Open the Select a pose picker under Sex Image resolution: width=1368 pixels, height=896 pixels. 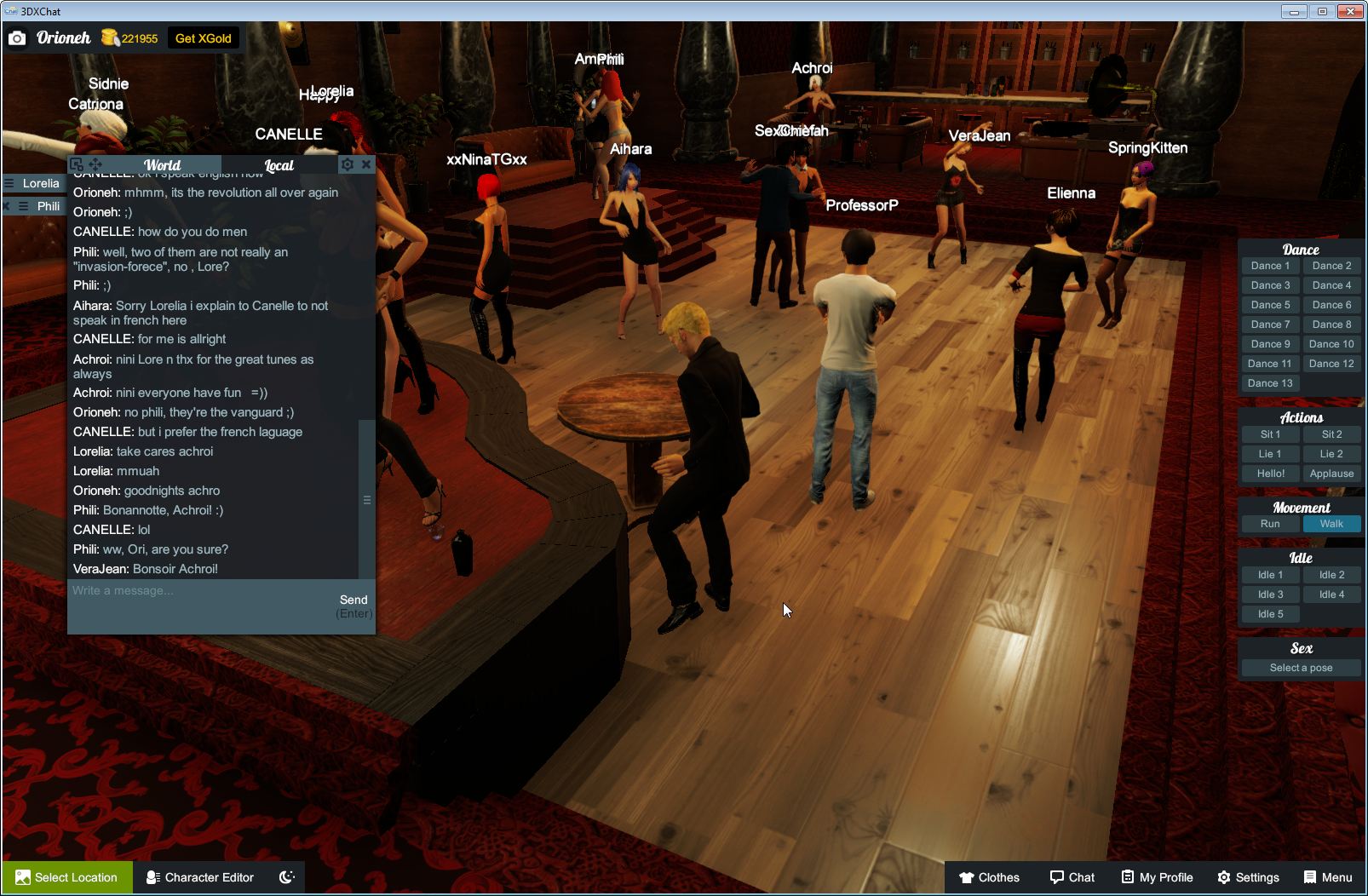coord(1301,668)
